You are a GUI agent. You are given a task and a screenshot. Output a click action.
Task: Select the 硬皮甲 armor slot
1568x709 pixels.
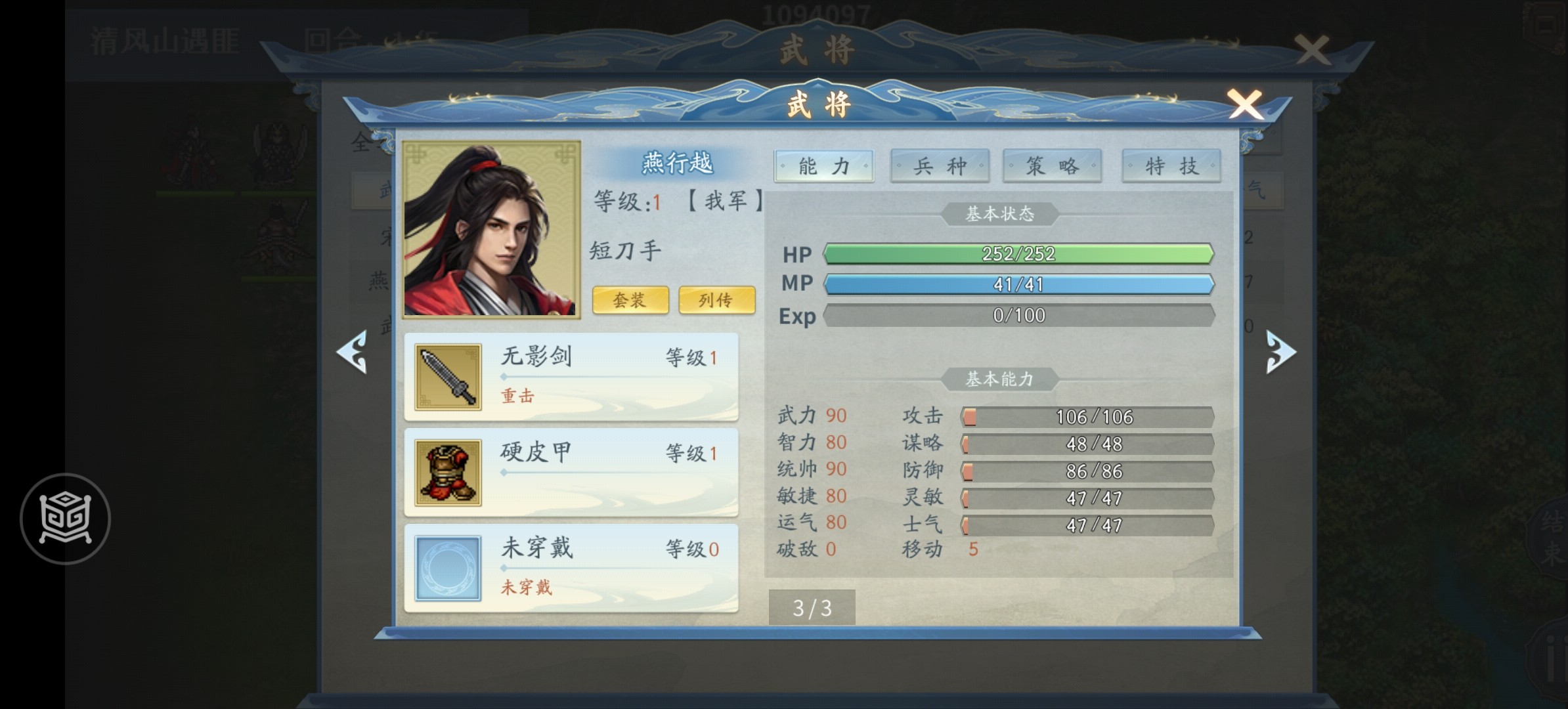point(571,473)
